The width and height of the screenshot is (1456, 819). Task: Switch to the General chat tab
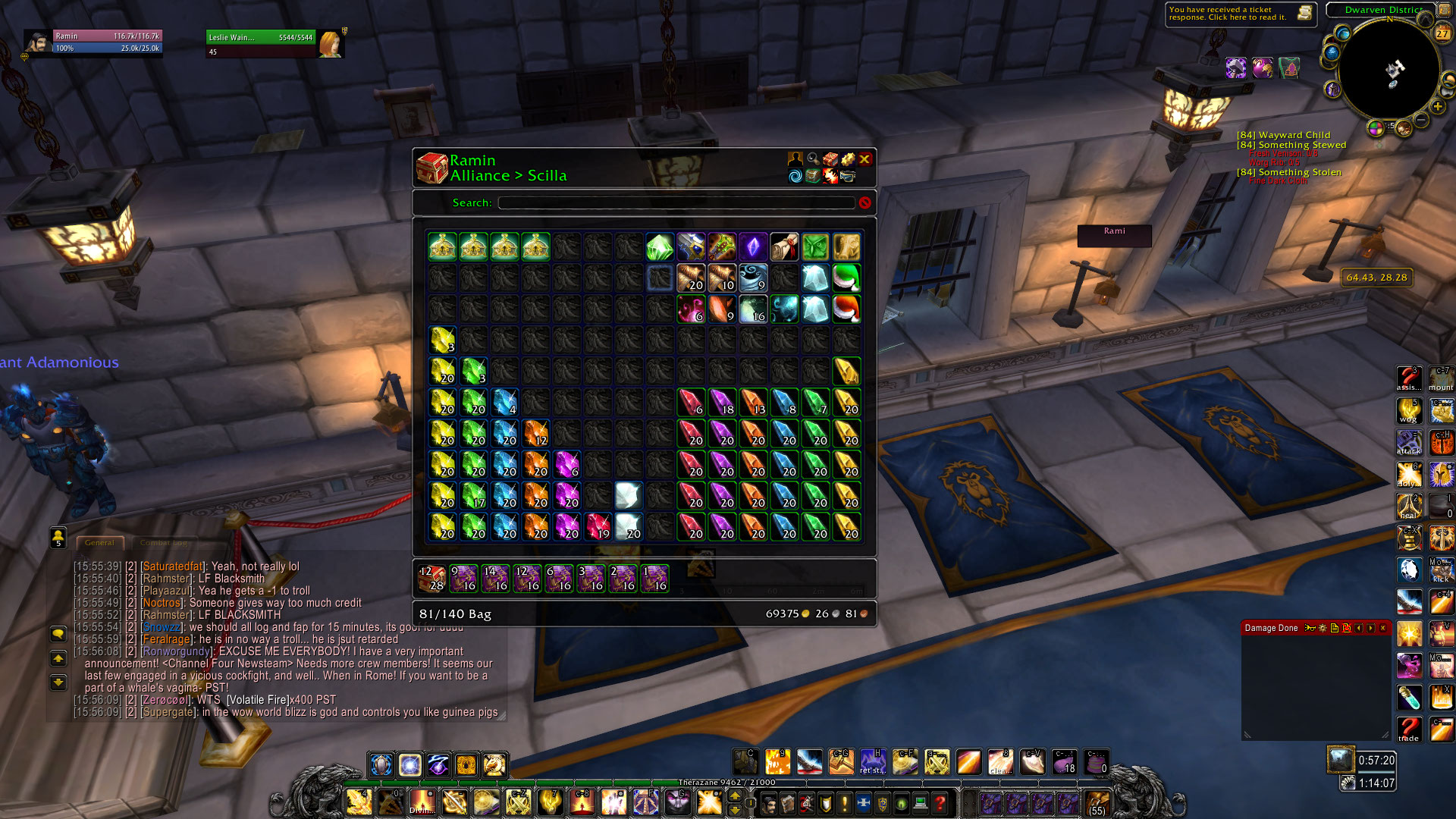pos(99,543)
